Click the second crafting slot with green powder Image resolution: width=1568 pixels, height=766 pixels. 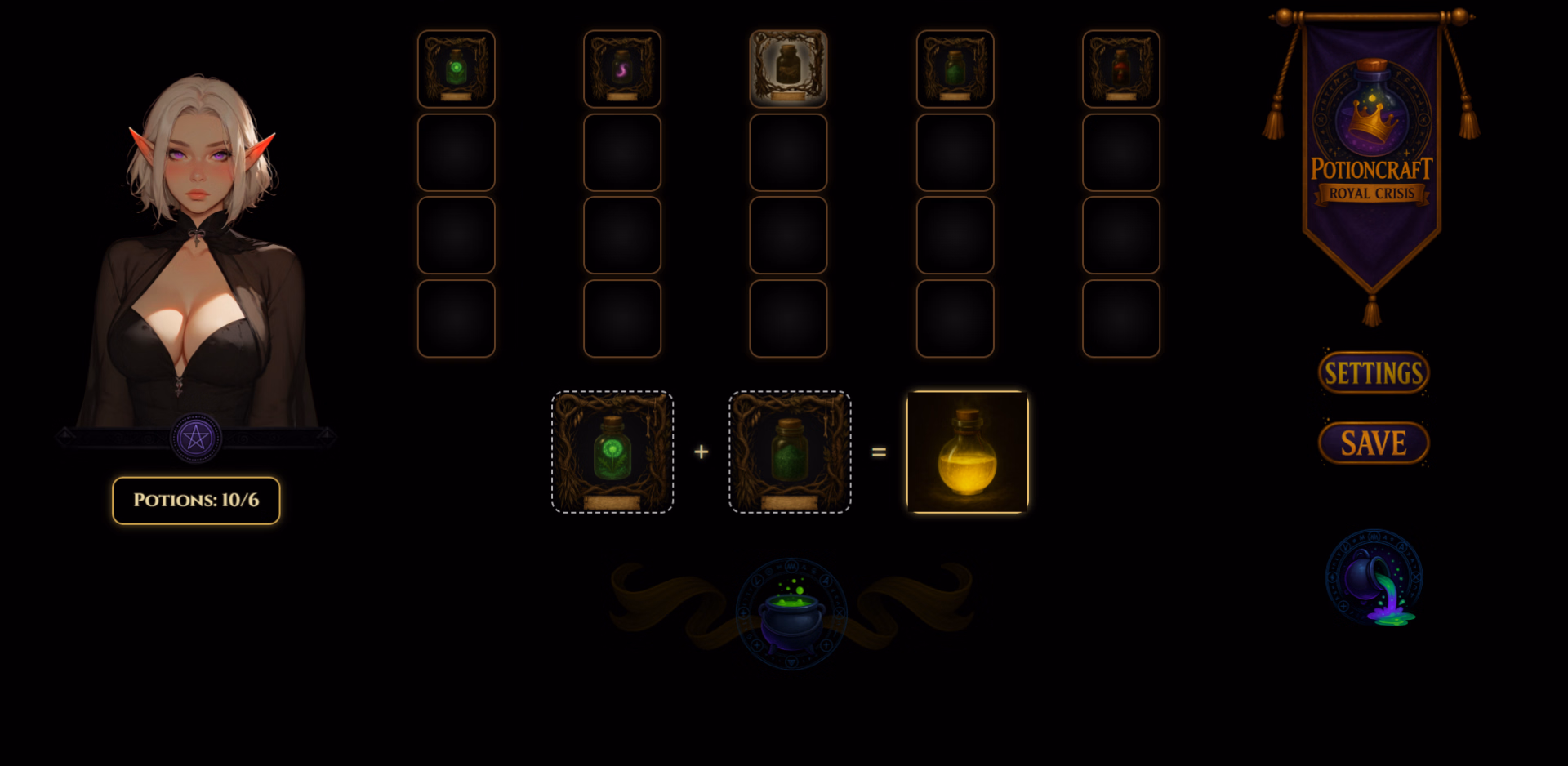[790, 452]
